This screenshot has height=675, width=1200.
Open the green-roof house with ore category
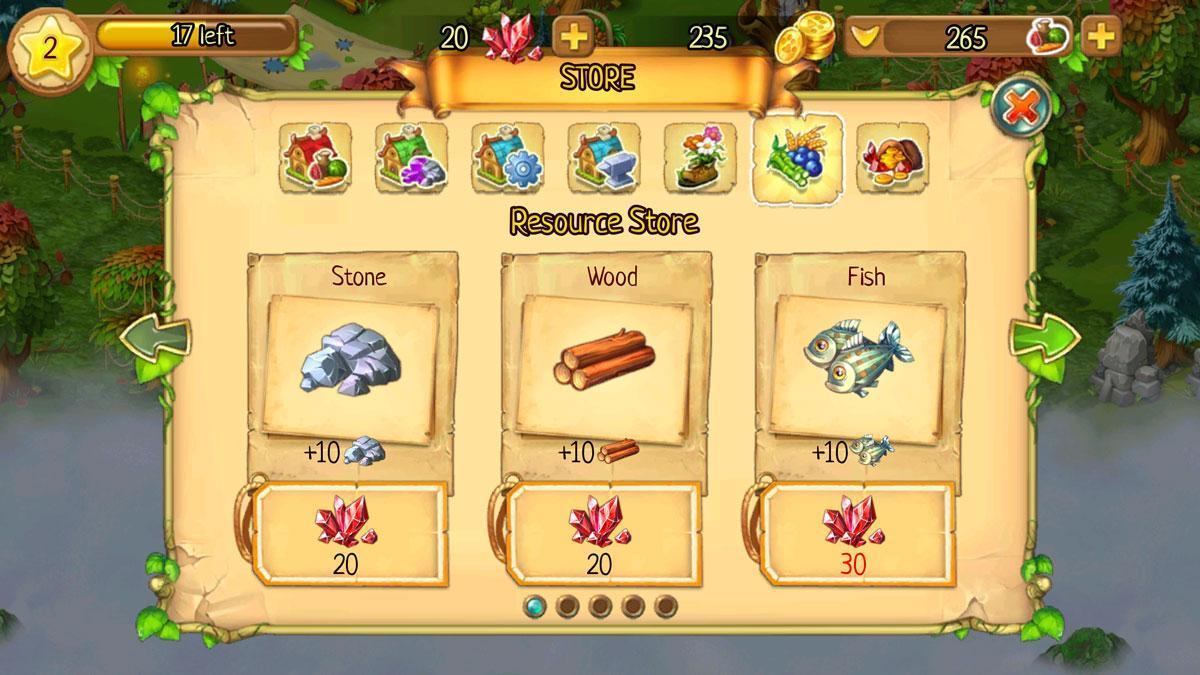pos(411,158)
